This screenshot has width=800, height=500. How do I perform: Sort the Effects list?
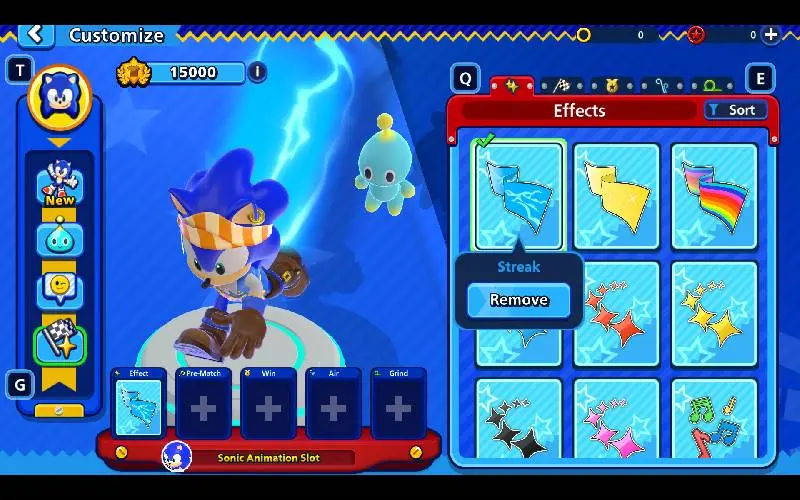click(735, 110)
